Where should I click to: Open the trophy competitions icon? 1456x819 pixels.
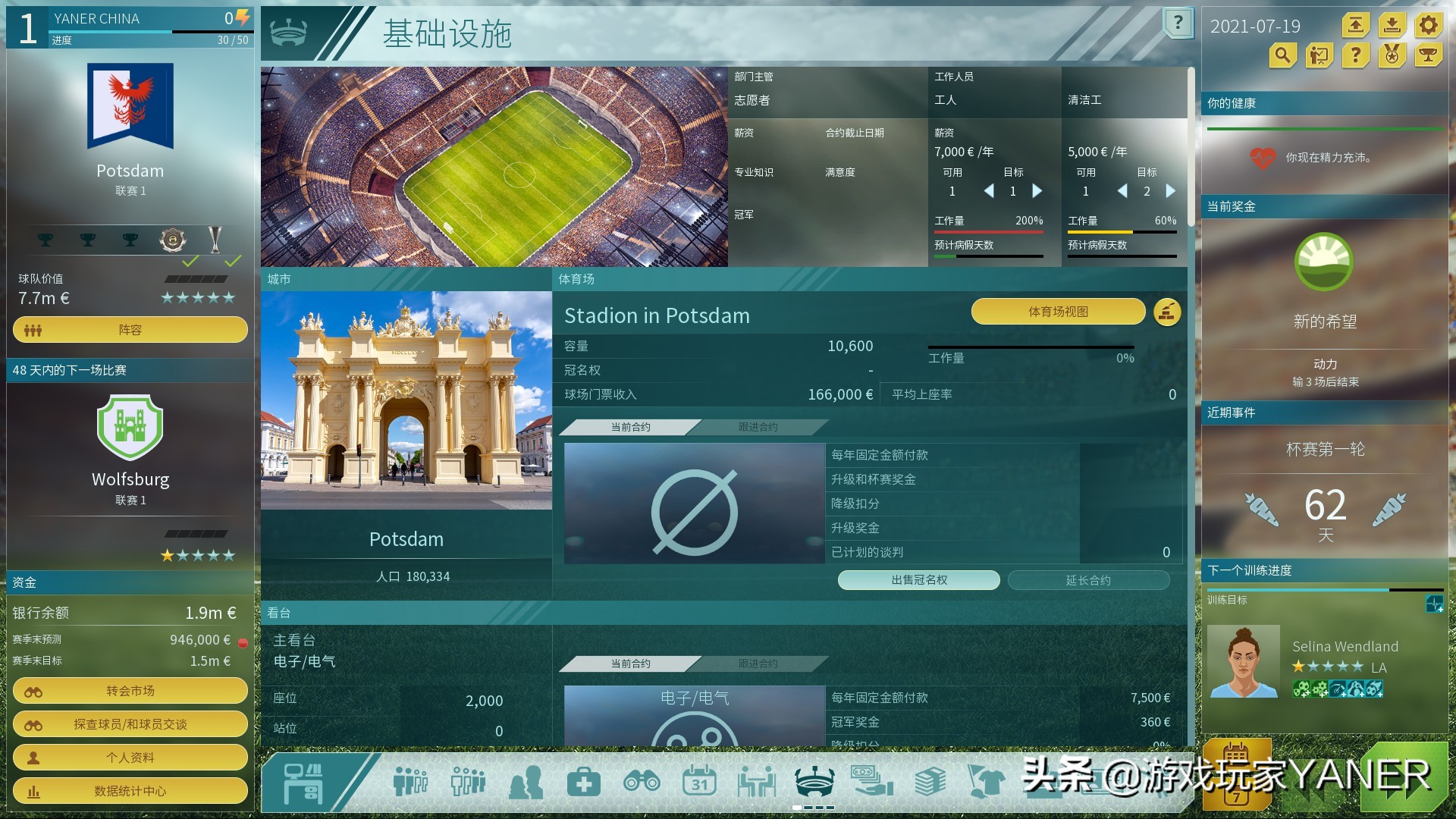click(x=1428, y=55)
